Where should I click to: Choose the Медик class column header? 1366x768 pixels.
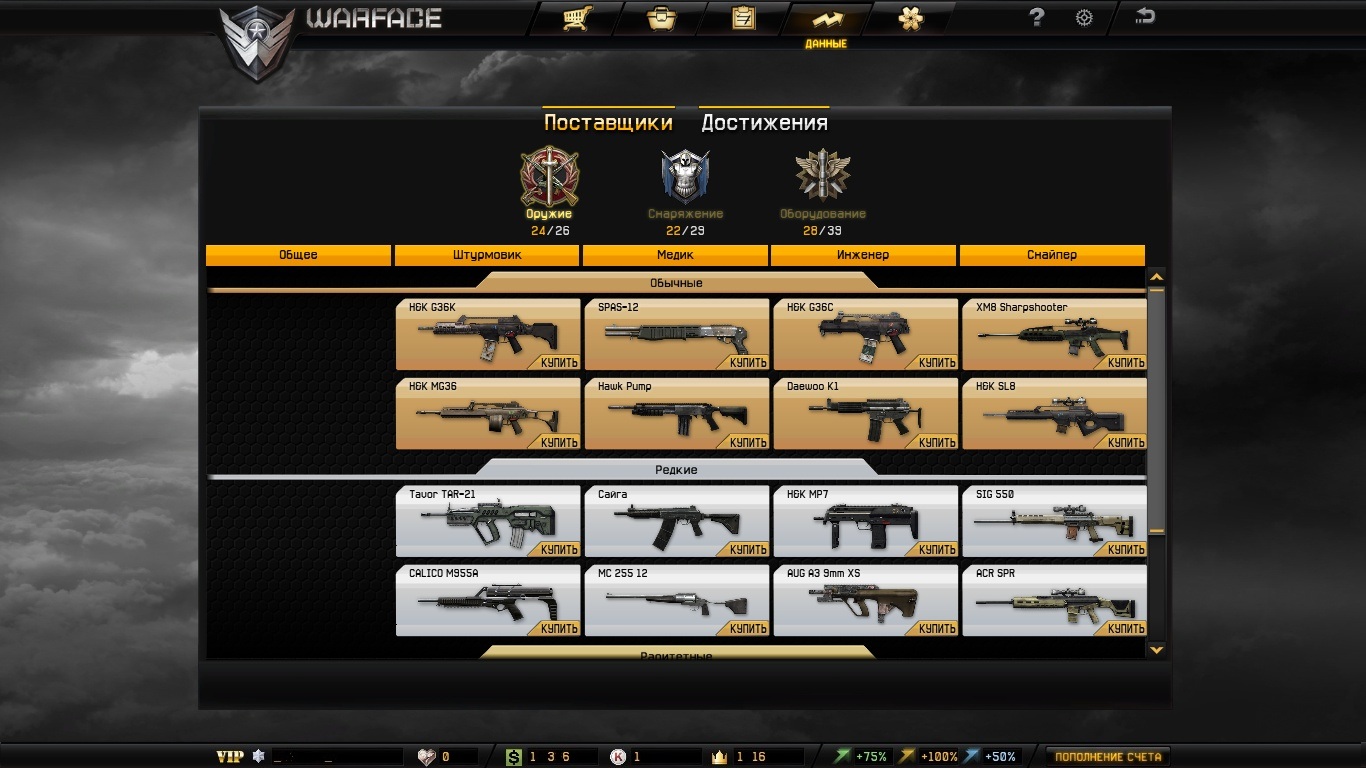coord(675,255)
